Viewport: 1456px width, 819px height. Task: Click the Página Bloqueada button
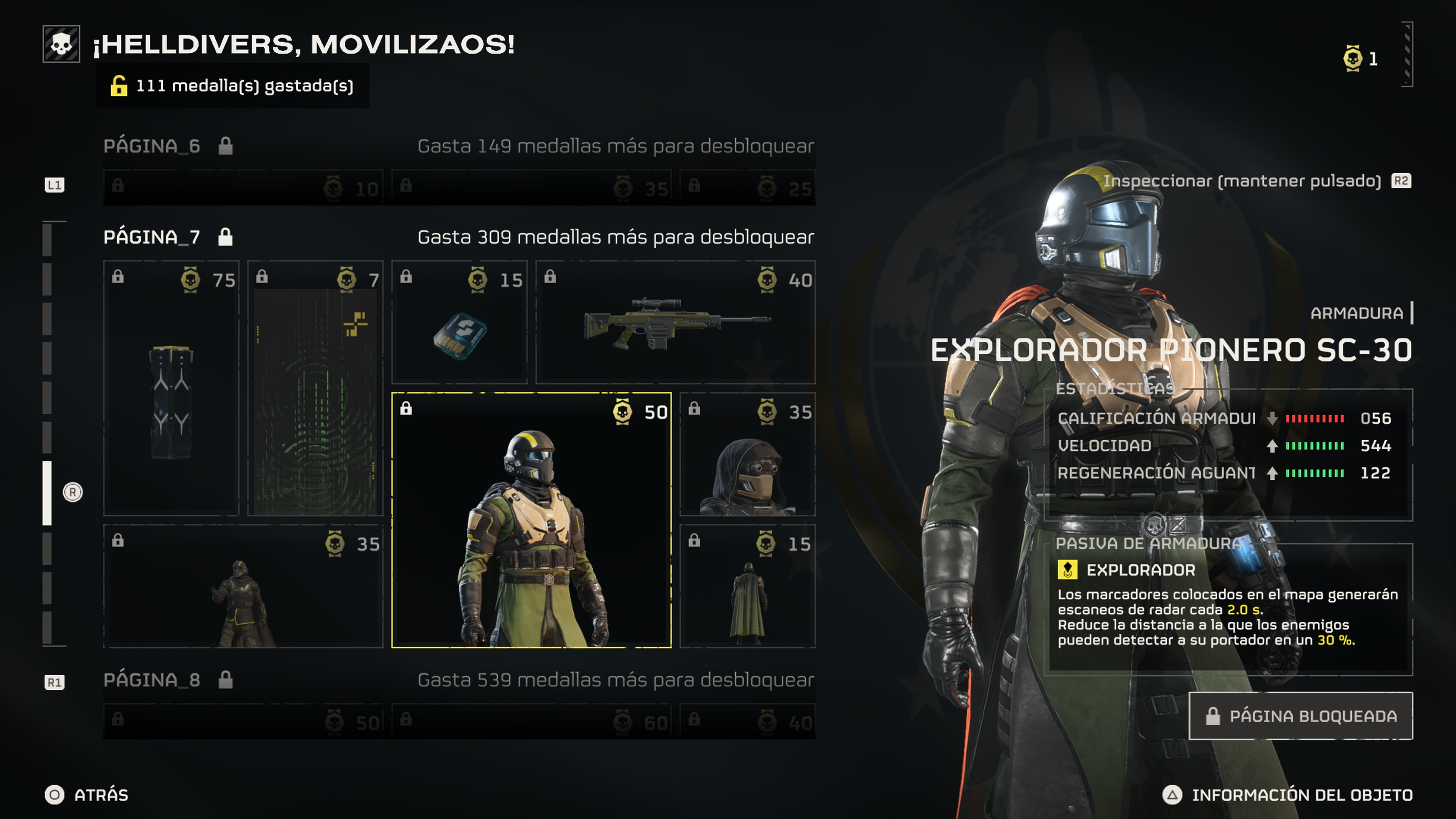point(1301,716)
